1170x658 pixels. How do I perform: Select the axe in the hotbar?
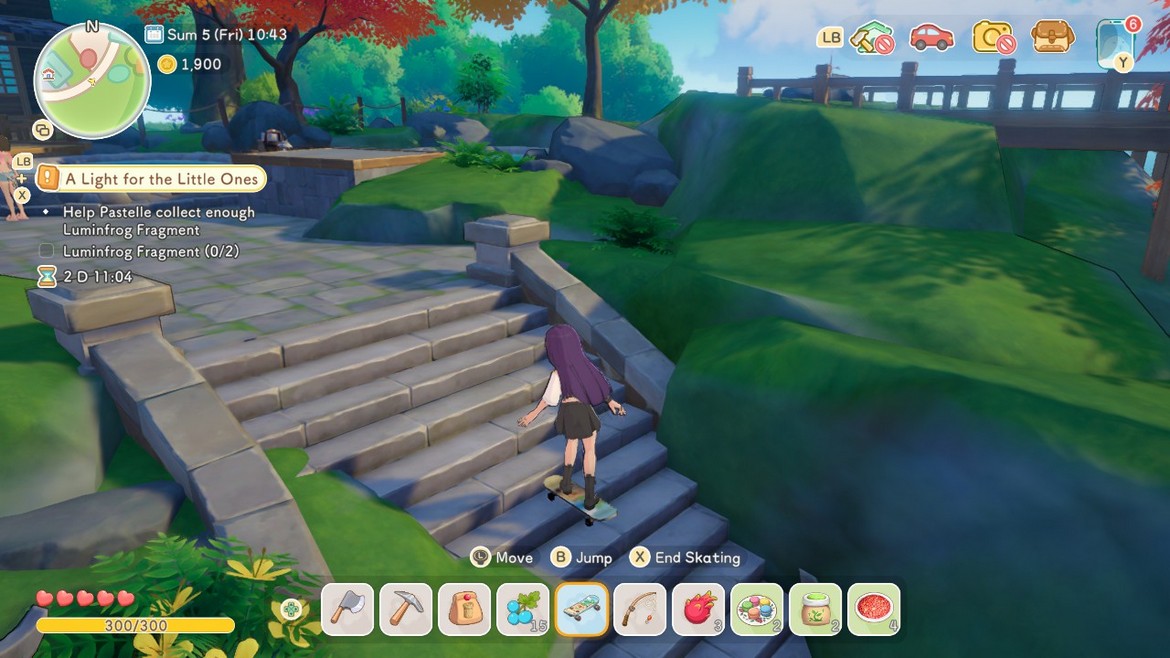pos(348,609)
